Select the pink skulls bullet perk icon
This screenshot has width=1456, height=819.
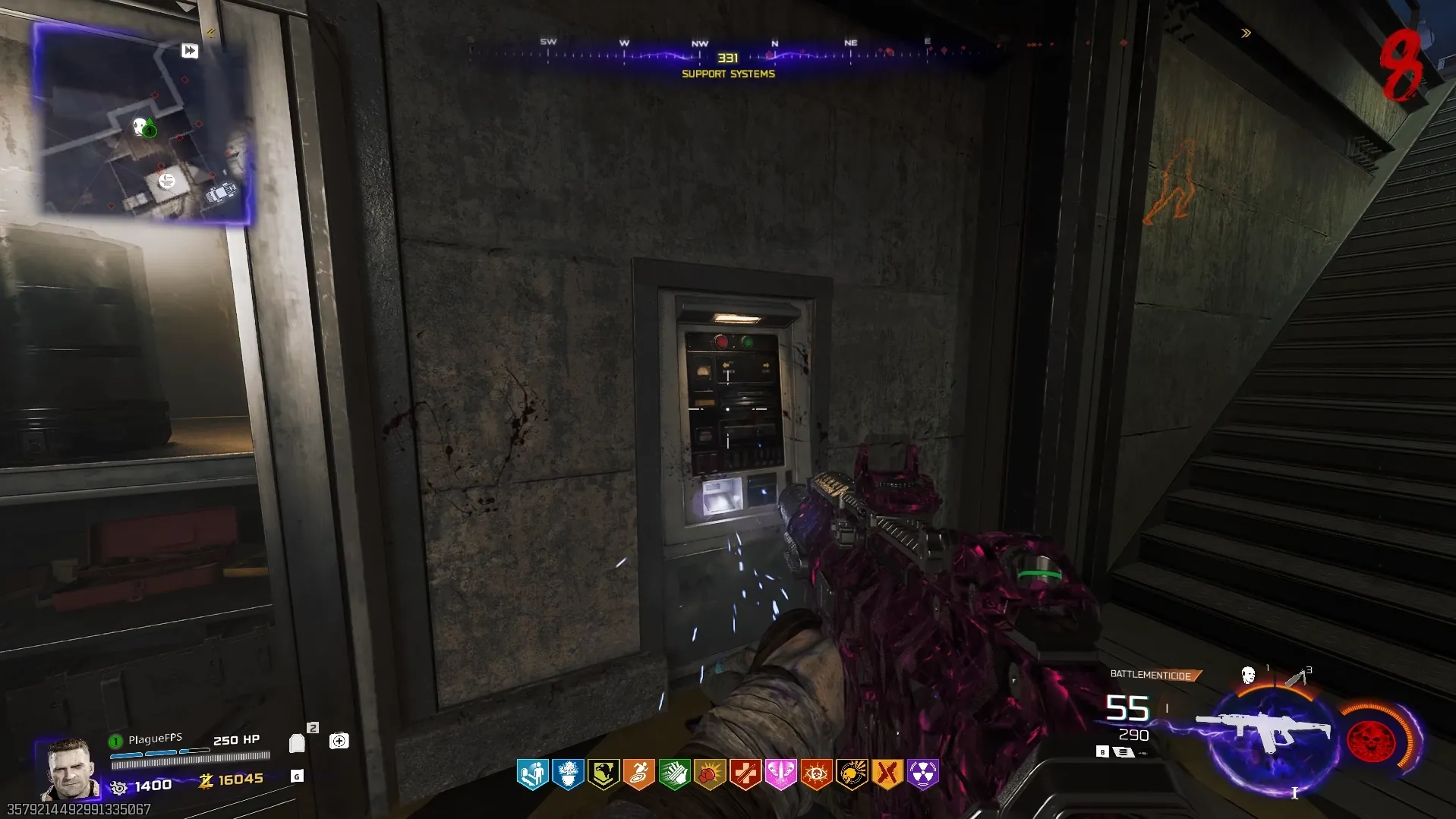pyautogui.click(x=780, y=774)
